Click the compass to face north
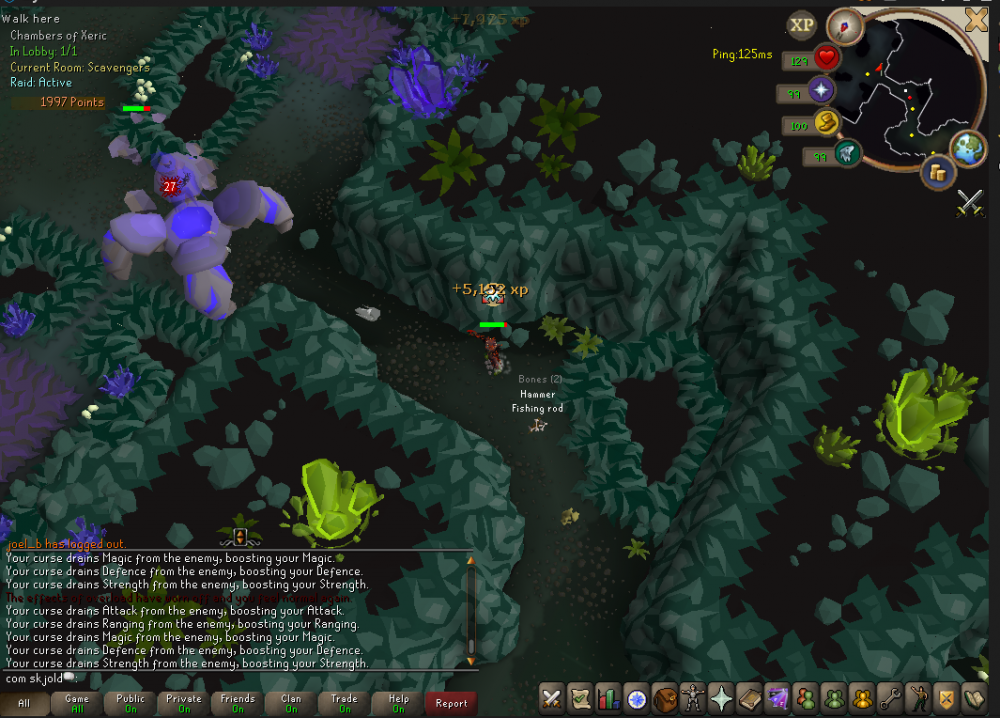 coord(844,27)
